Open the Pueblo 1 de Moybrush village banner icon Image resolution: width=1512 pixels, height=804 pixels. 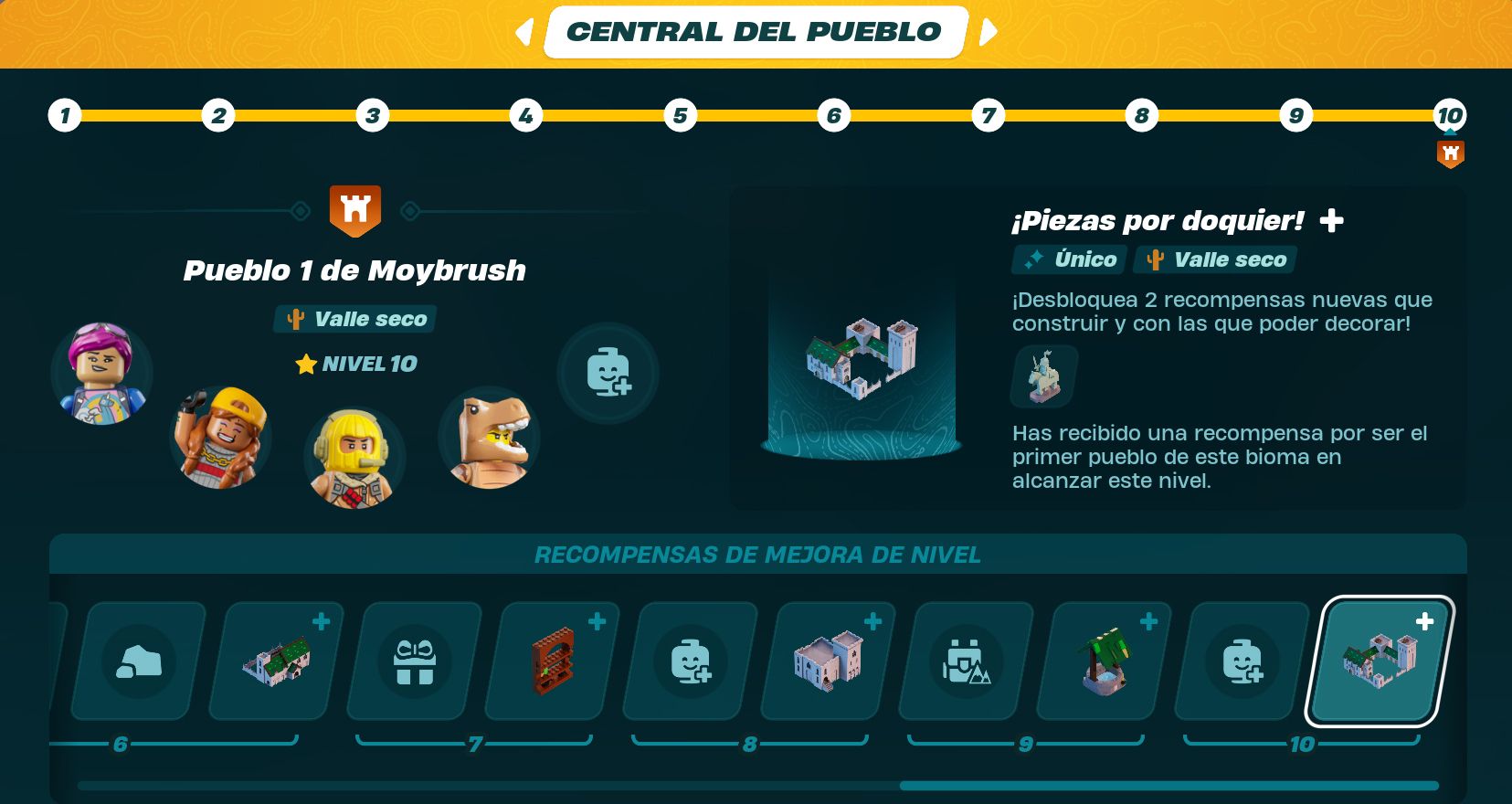coord(354,210)
